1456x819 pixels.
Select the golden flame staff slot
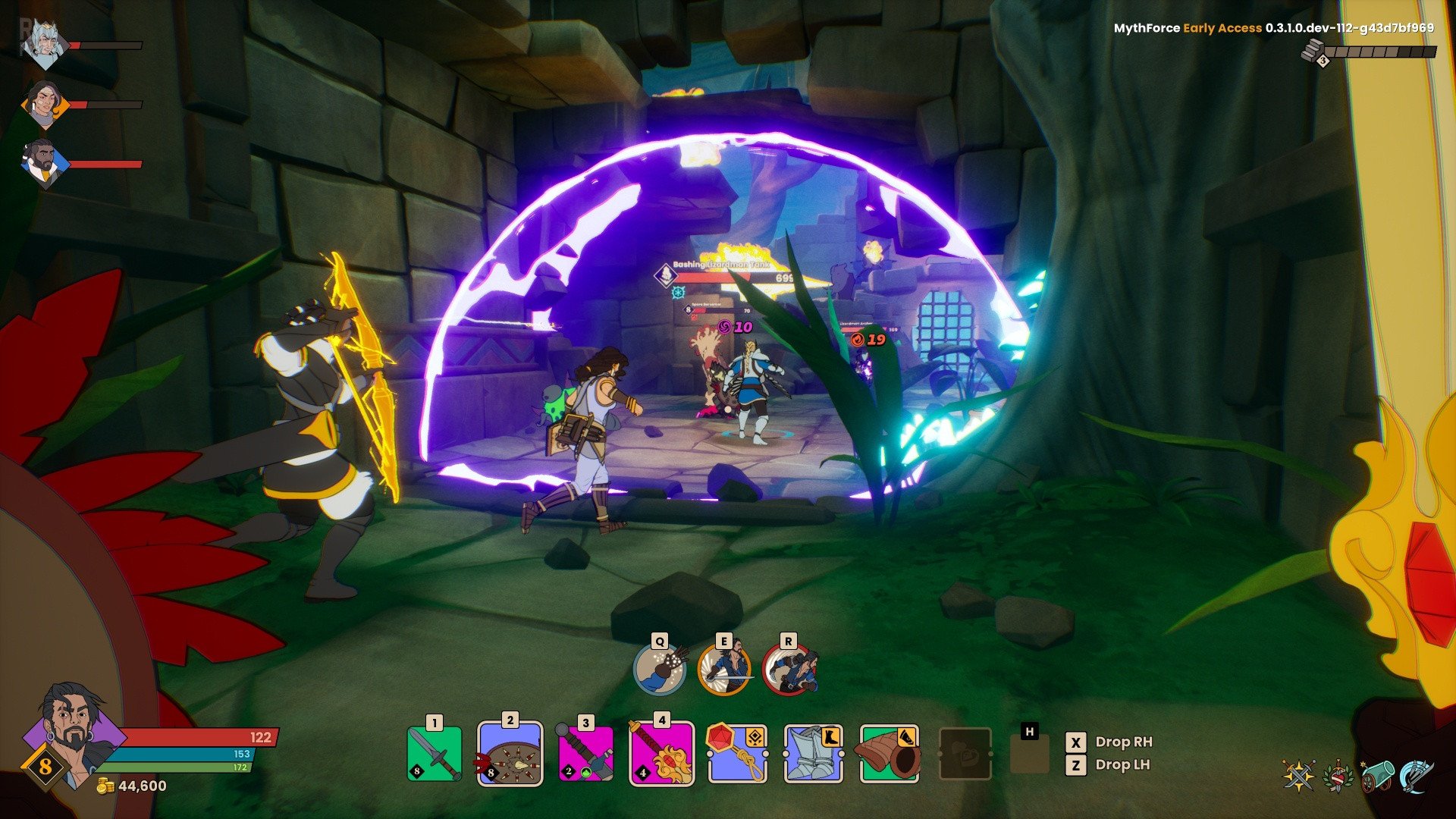tap(661, 754)
